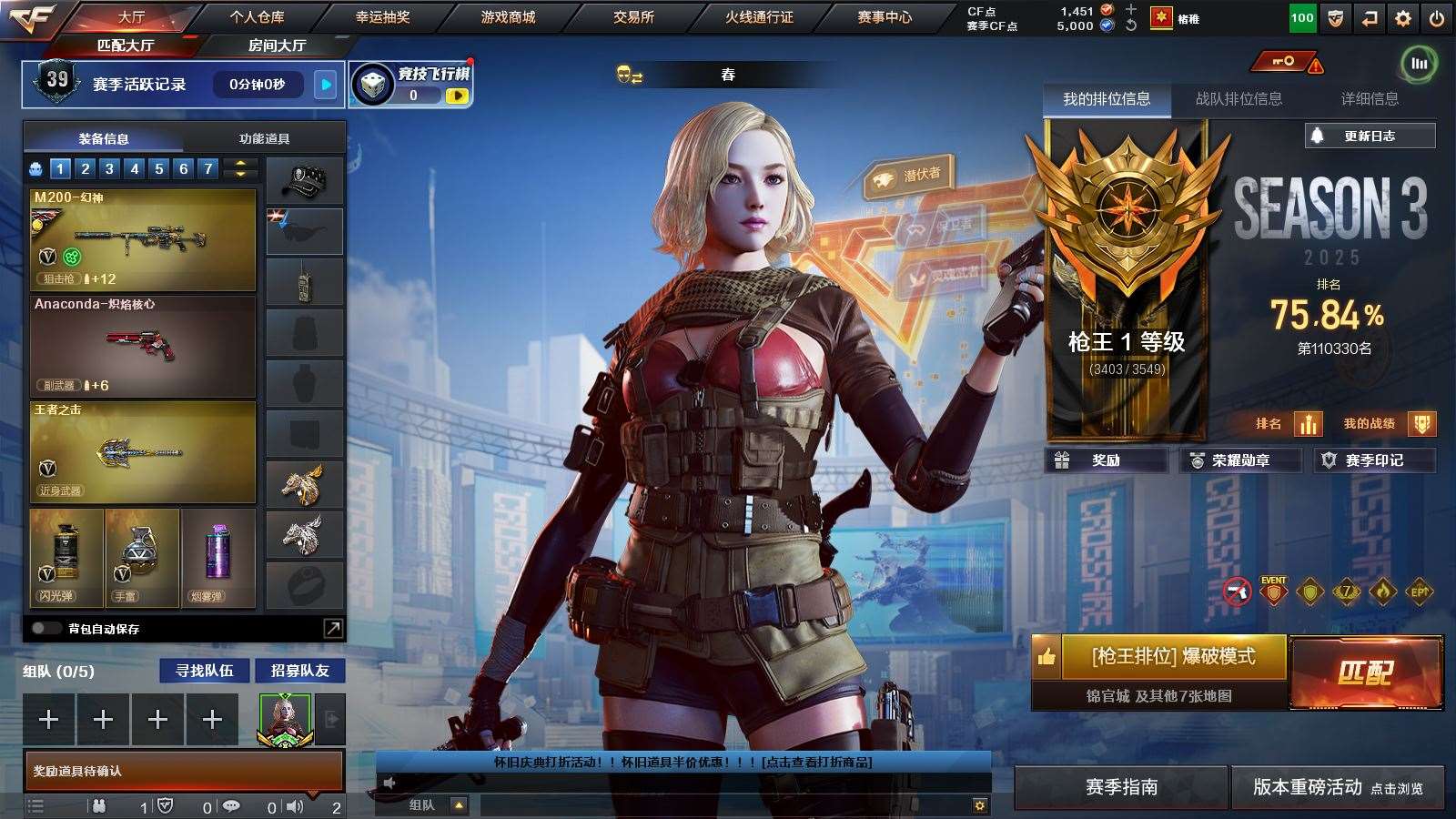Switch to the 战队排位信息 tab
The image size is (1456, 819).
click(1239, 98)
